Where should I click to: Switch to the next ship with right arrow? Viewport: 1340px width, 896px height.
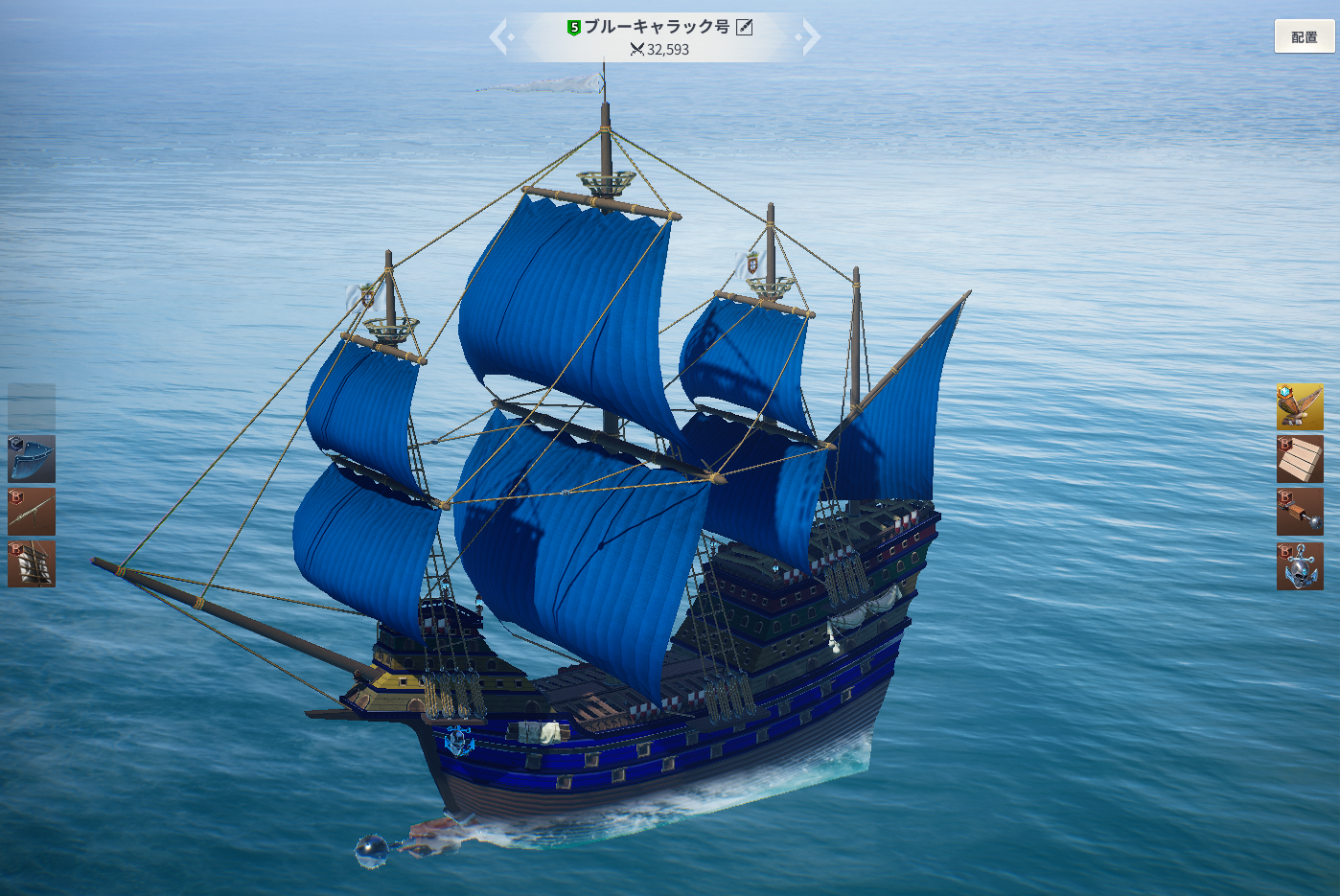(x=810, y=37)
